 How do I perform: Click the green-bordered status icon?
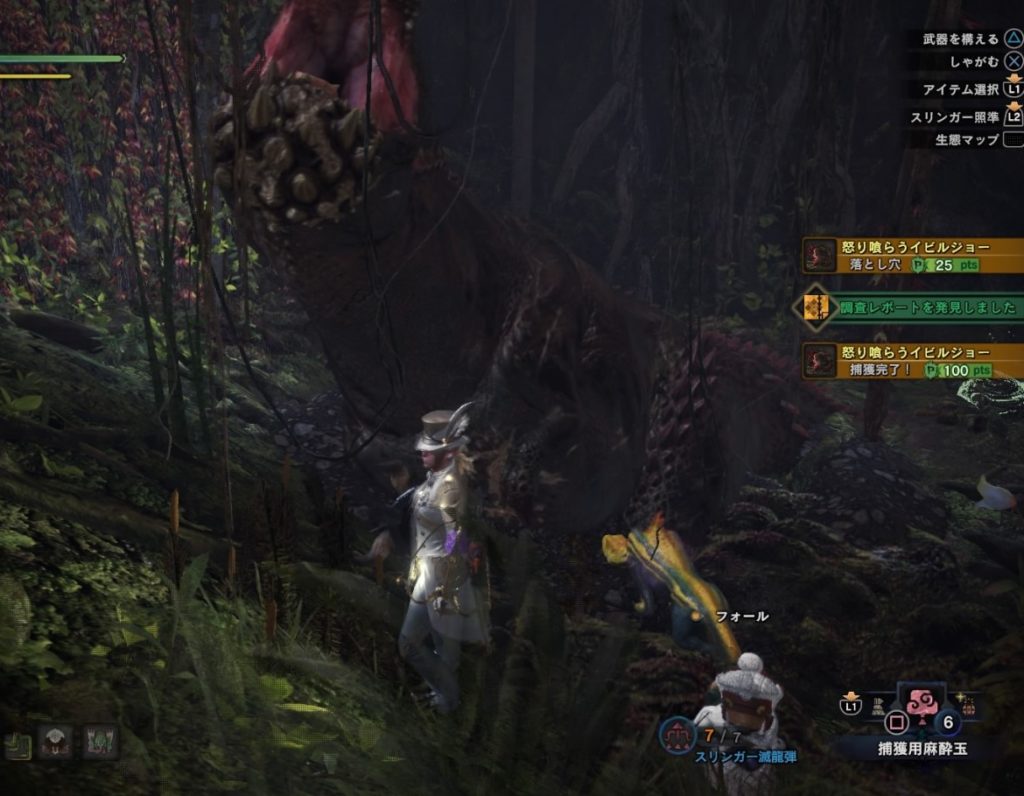17,743
